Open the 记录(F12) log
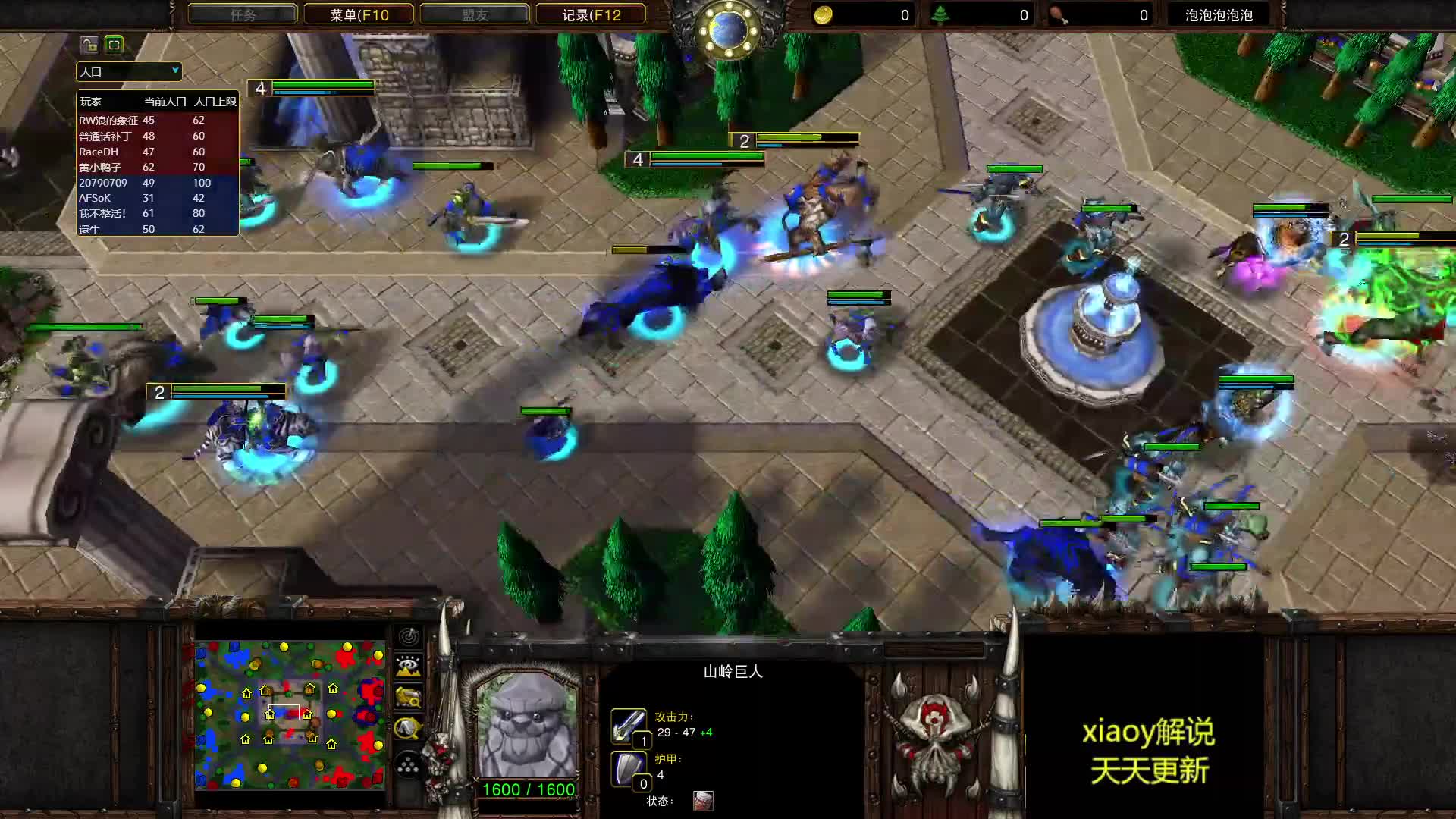Image resolution: width=1456 pixels, height=819 pixels. pos(591,14)
